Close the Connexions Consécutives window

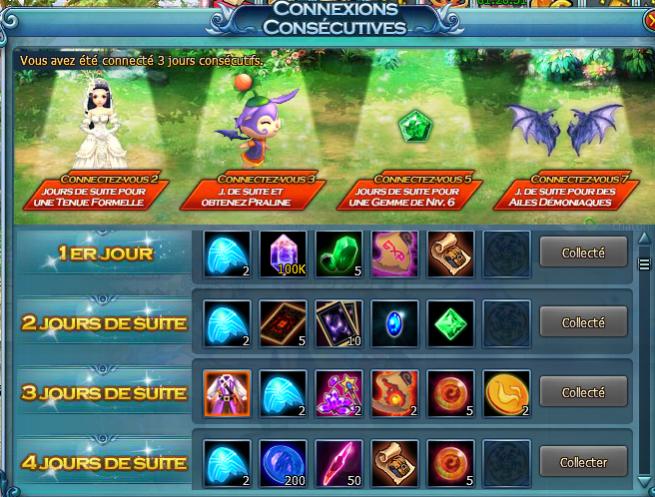point(645,19)
